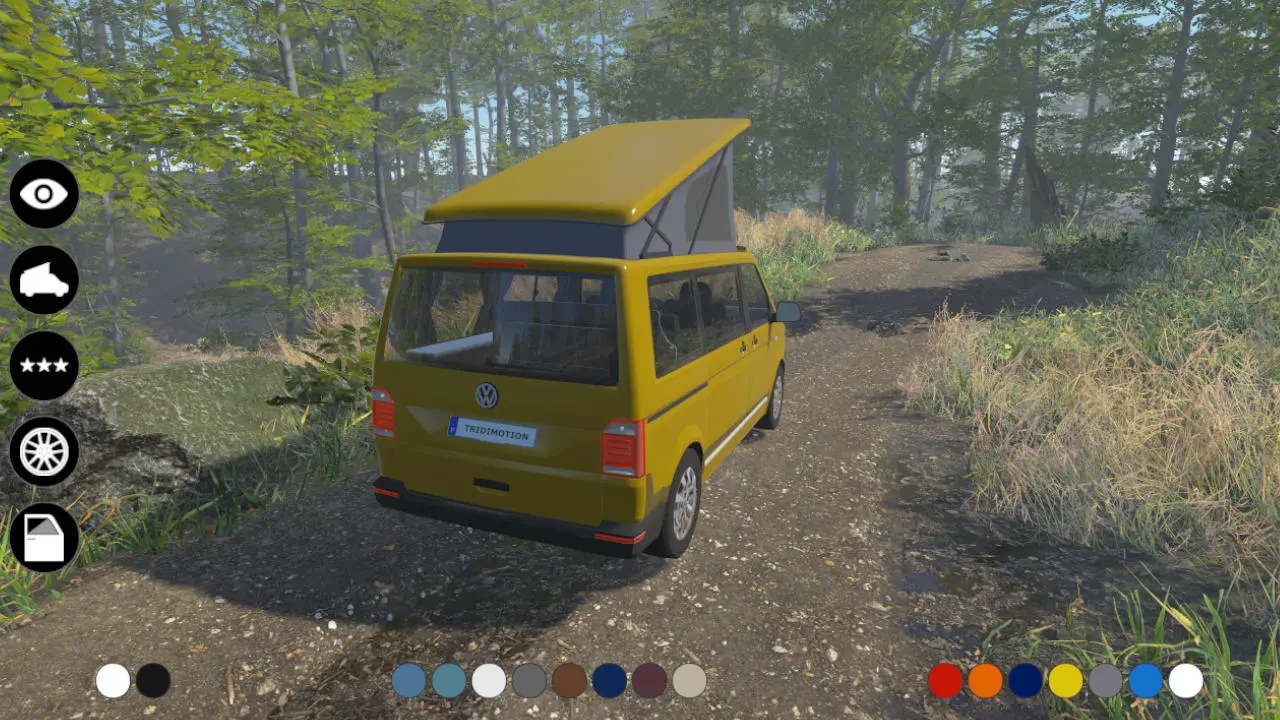Choose the black color swatch

[x=153, y=681]
